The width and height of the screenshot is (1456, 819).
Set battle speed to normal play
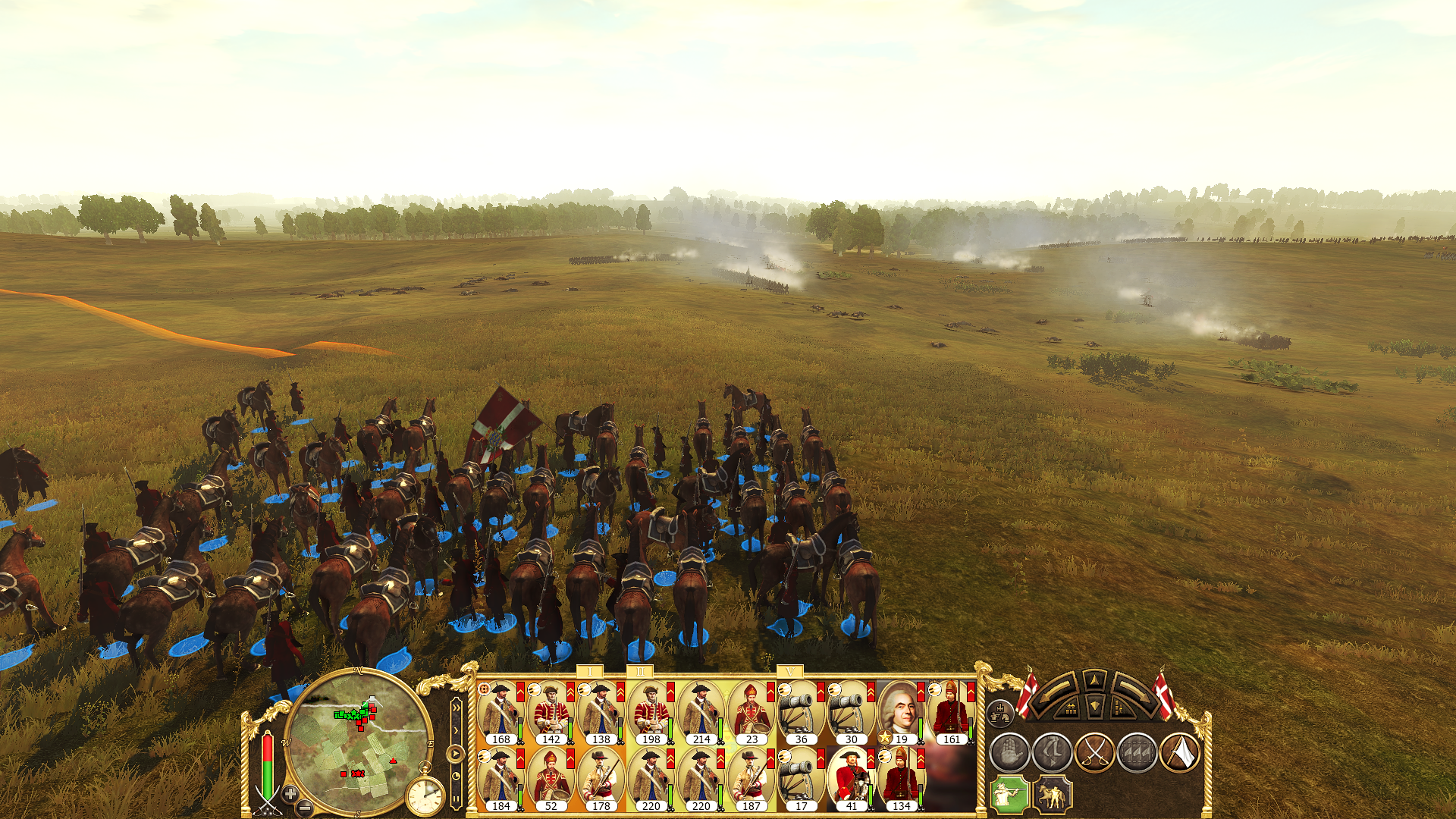455,754
